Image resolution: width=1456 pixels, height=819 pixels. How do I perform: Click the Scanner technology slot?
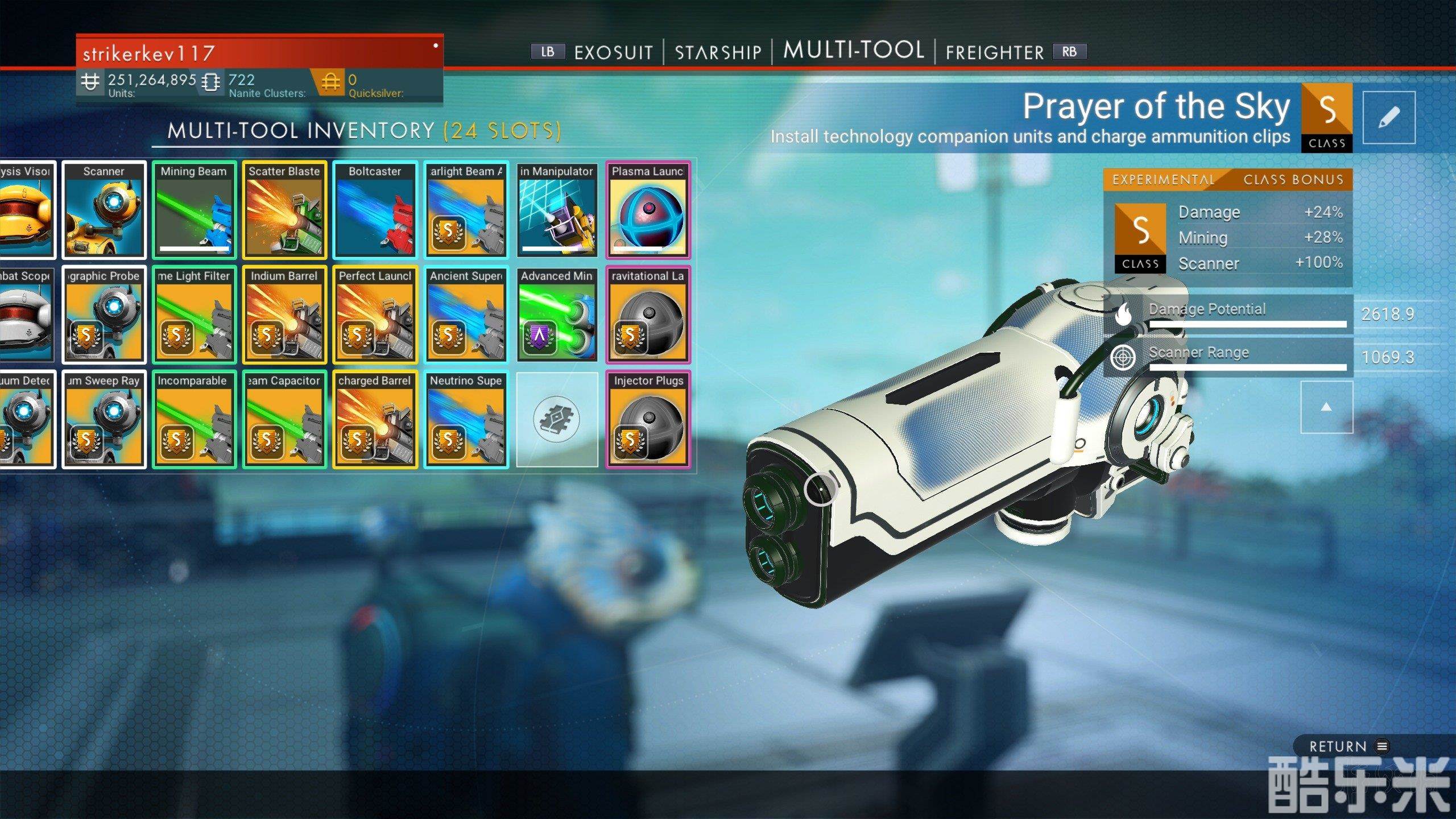(104, 209)
